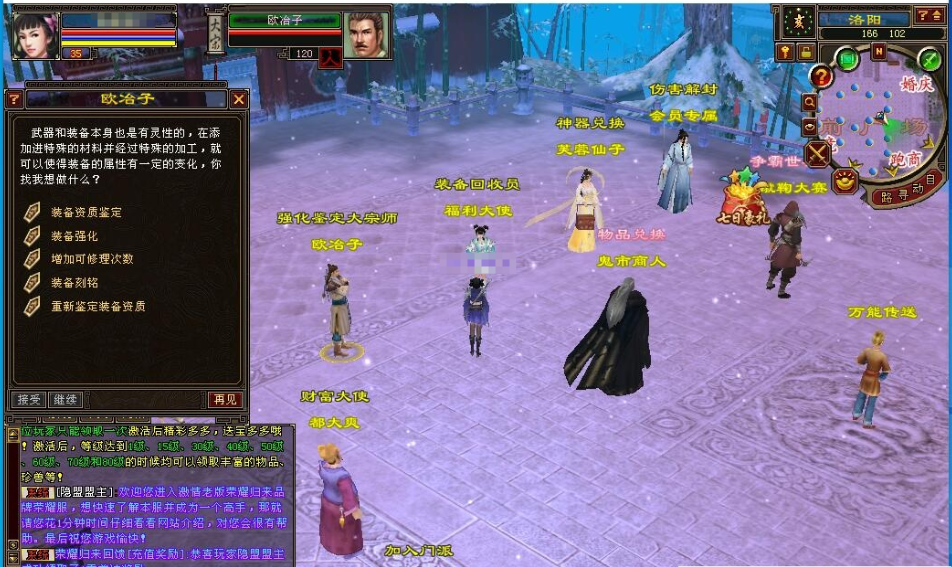Select the 装备强化 option

(x=75, y=236)
